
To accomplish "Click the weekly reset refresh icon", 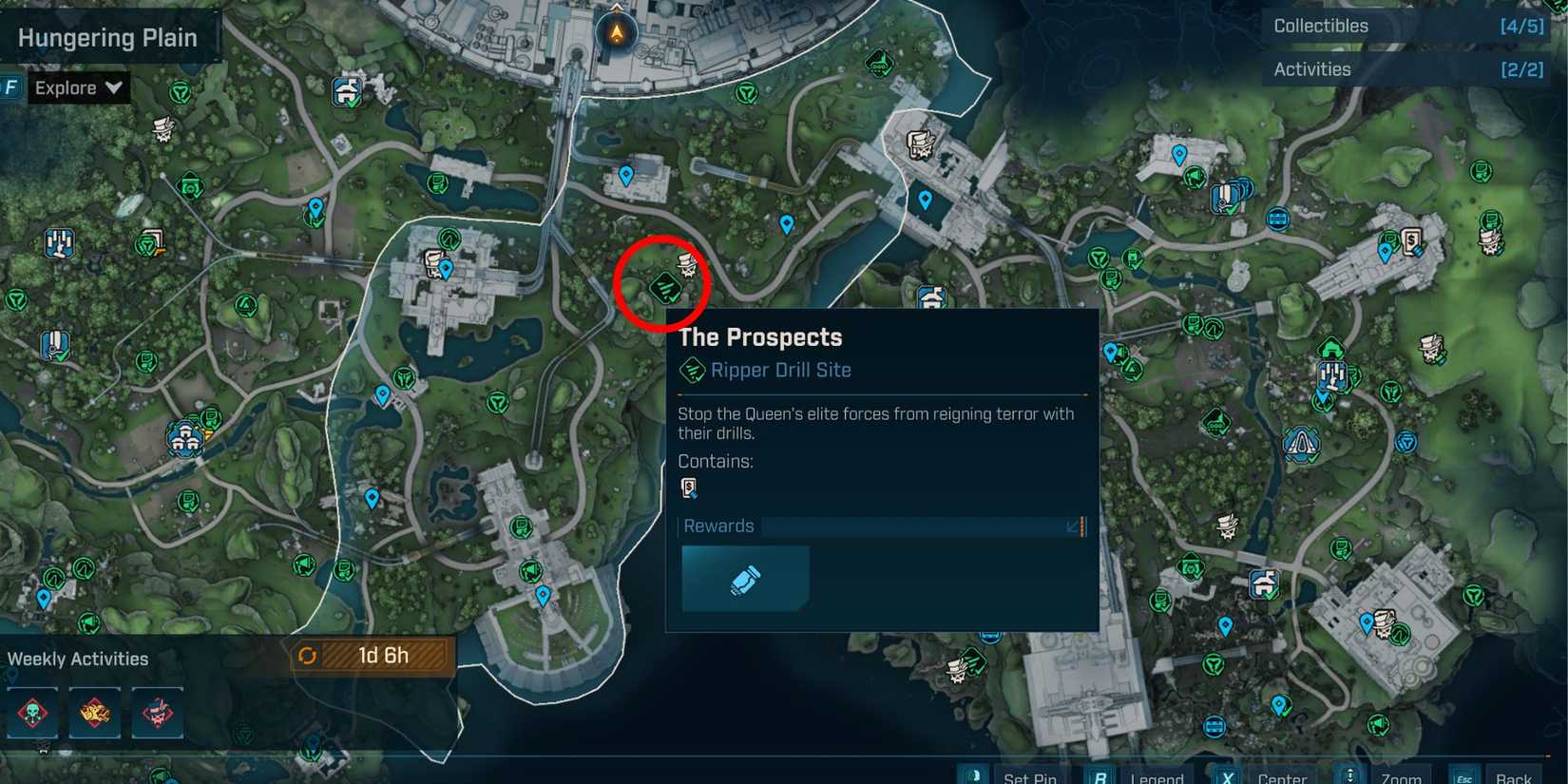I will click(x=308, y=655).
